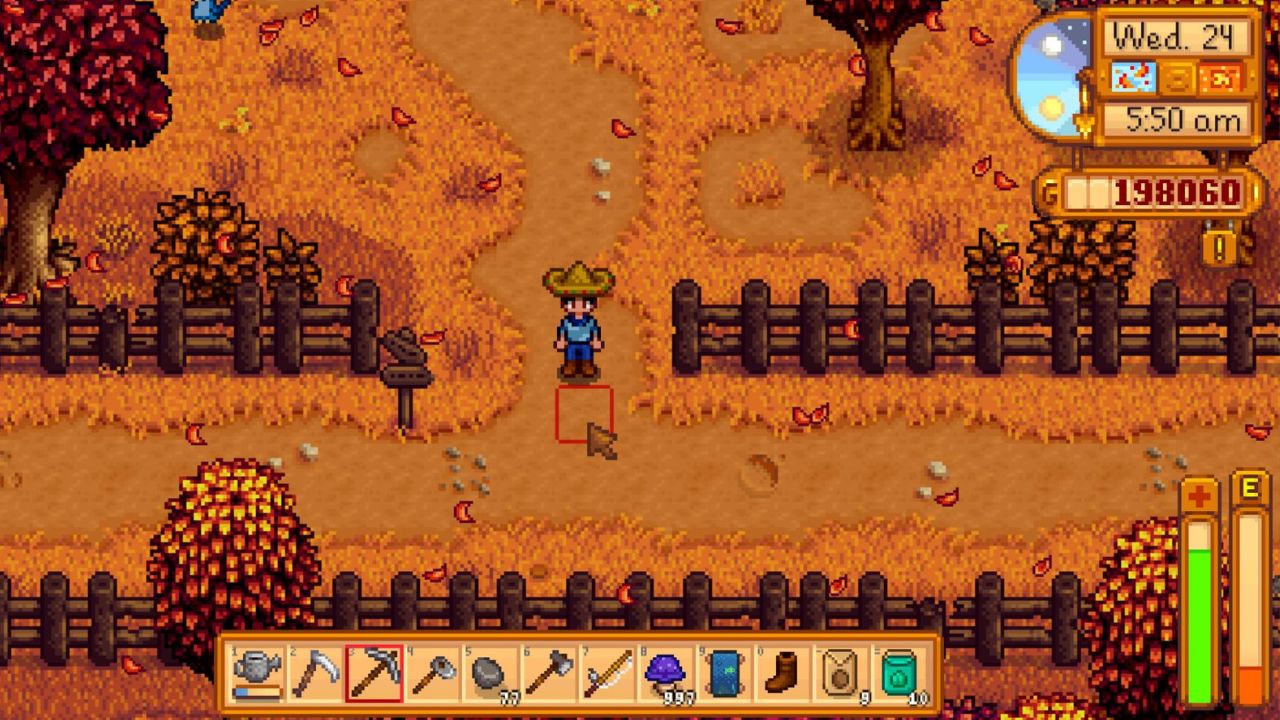Click the 198060 gold counter
The width and height of the screenshot is (1280, 720).
tap(1177, 190)
